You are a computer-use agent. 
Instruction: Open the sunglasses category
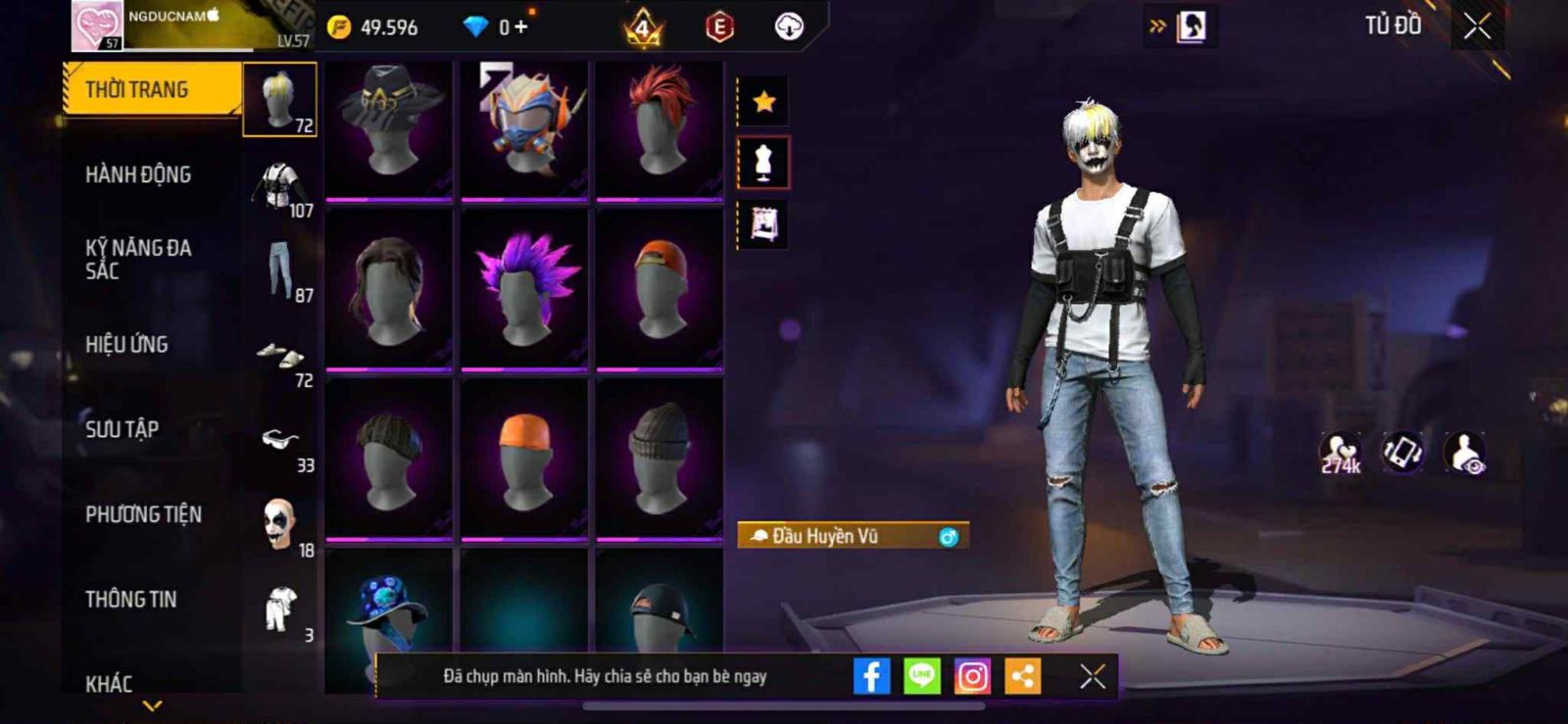pyautogui.click(x=281, y=443)
